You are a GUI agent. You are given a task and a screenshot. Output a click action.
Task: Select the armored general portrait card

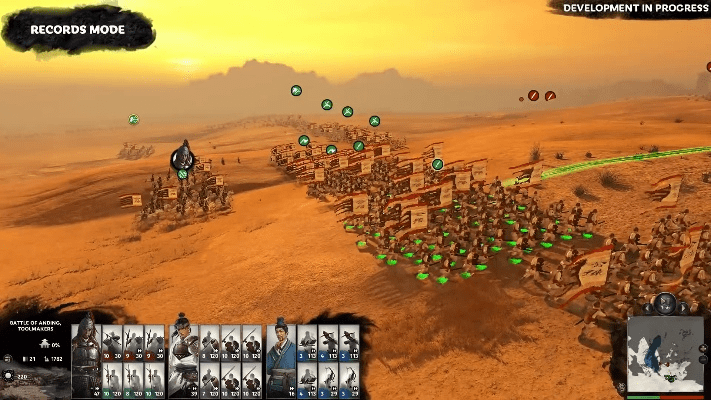point(85,355)
